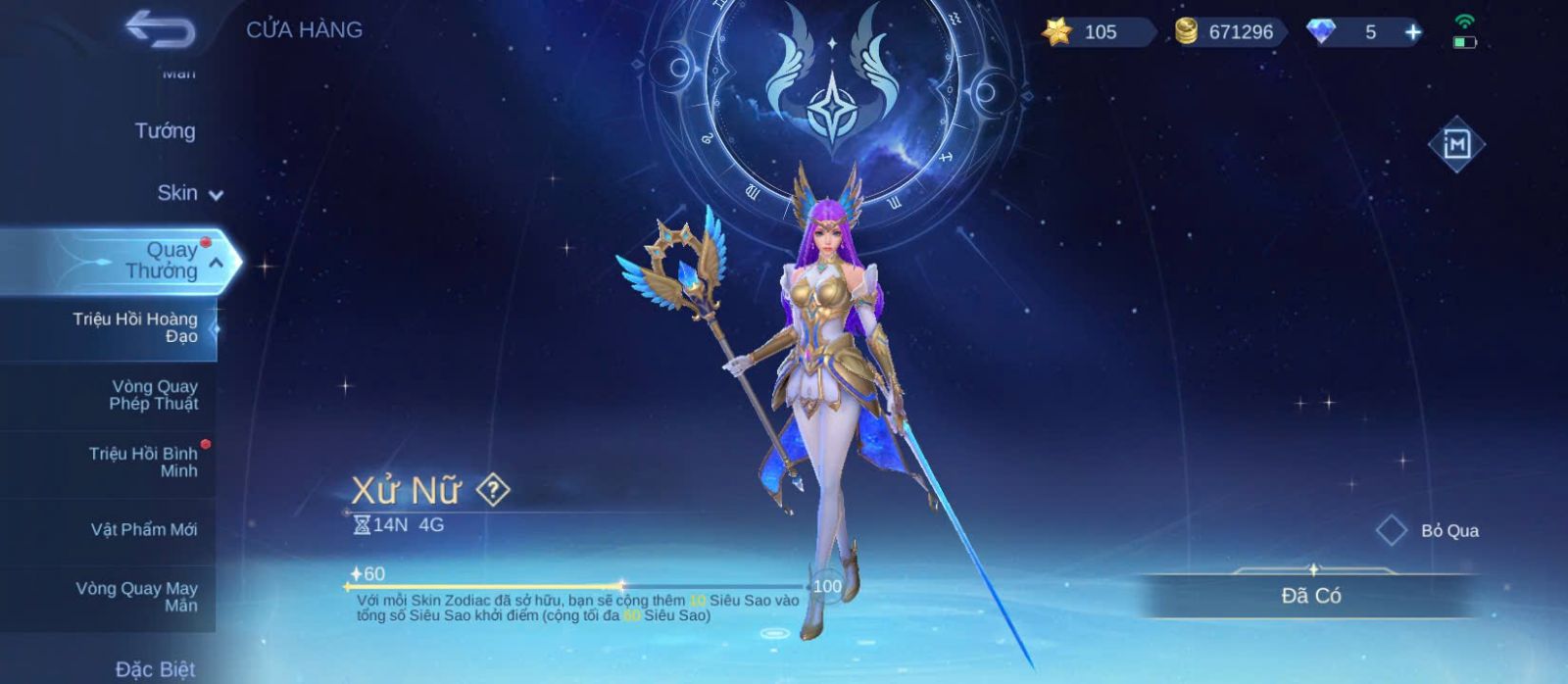Toggle the Bỏ Qua skip checkbox
Viewport: 1568px width, 684px height.
pos(1392,530)
